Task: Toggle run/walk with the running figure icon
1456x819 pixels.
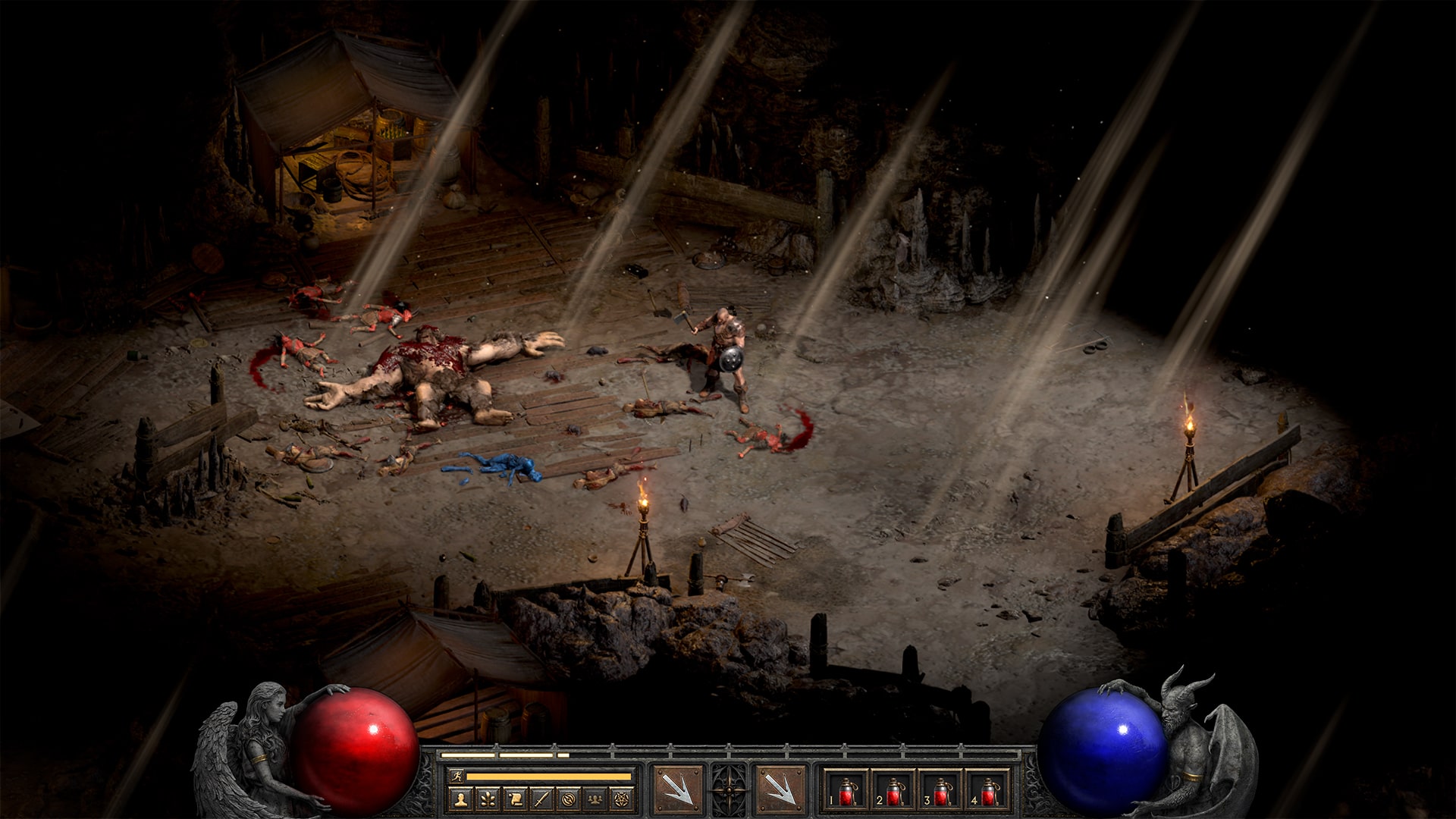Action: [x=458, y=776]
